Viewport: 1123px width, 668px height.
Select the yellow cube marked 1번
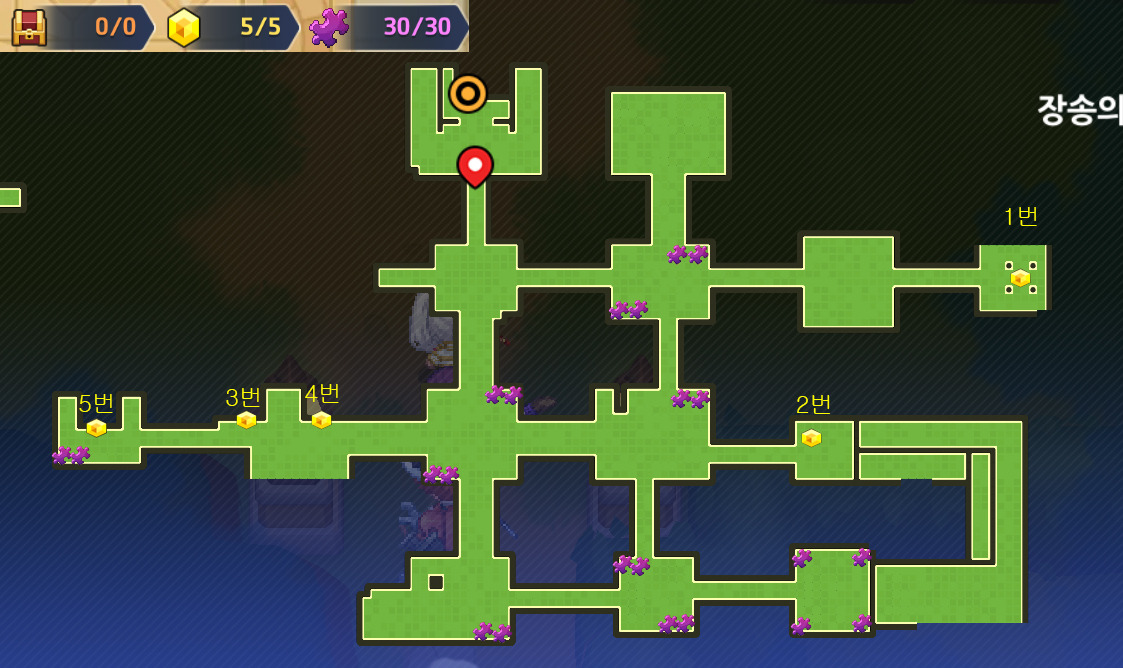pos(1020,278)
